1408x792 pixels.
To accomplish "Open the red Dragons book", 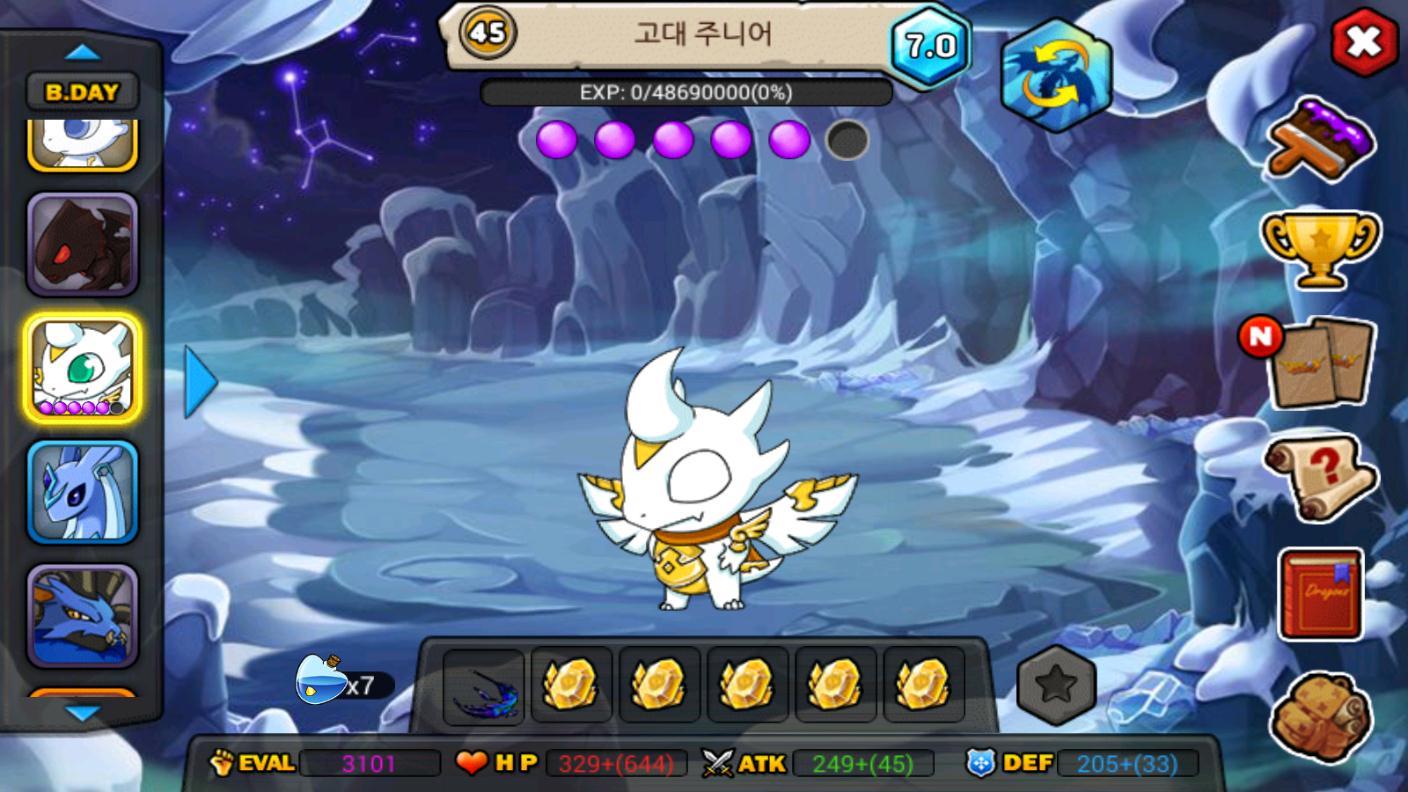I will click(1320, 594).
